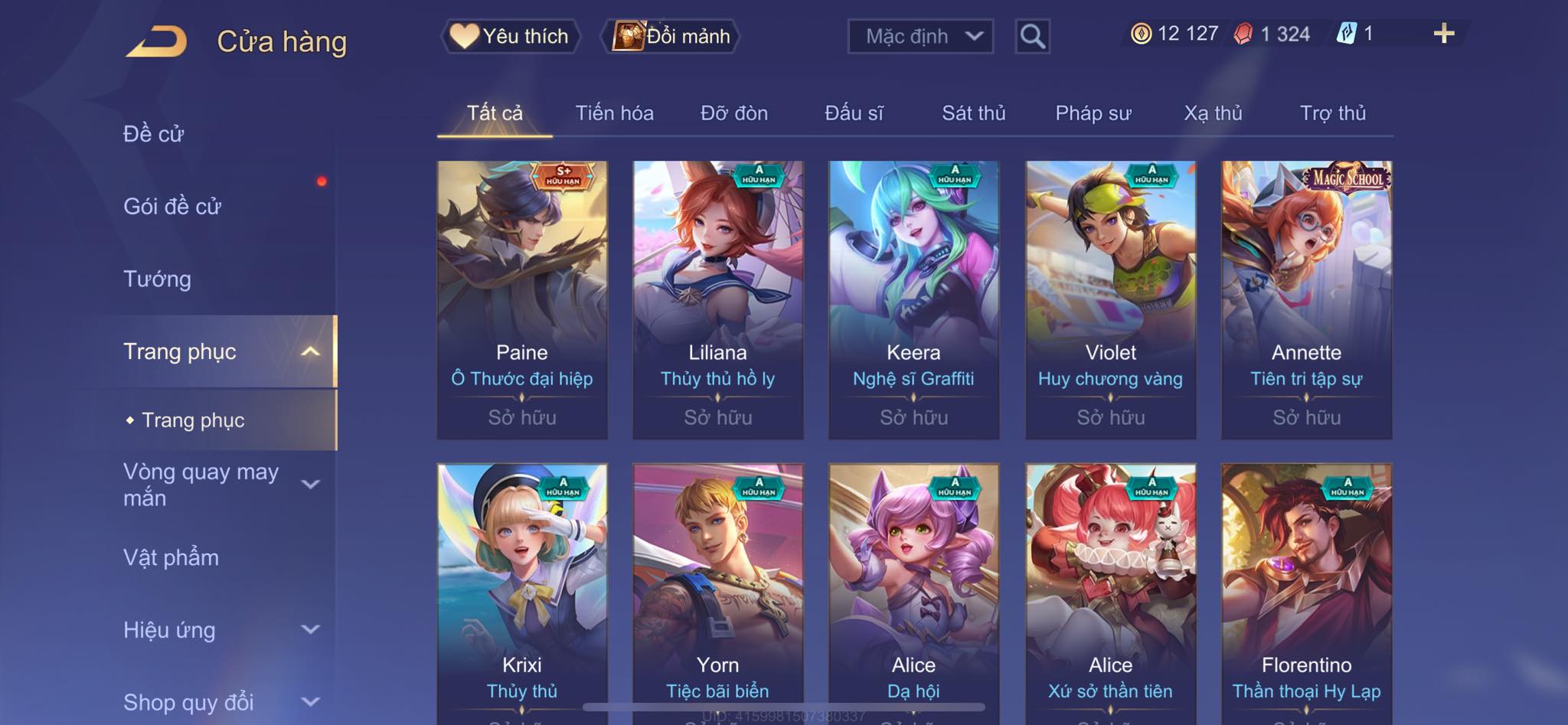Open the Gói đề cử section
Screen dimensions: 1568x725
click(x=172, y=206)
